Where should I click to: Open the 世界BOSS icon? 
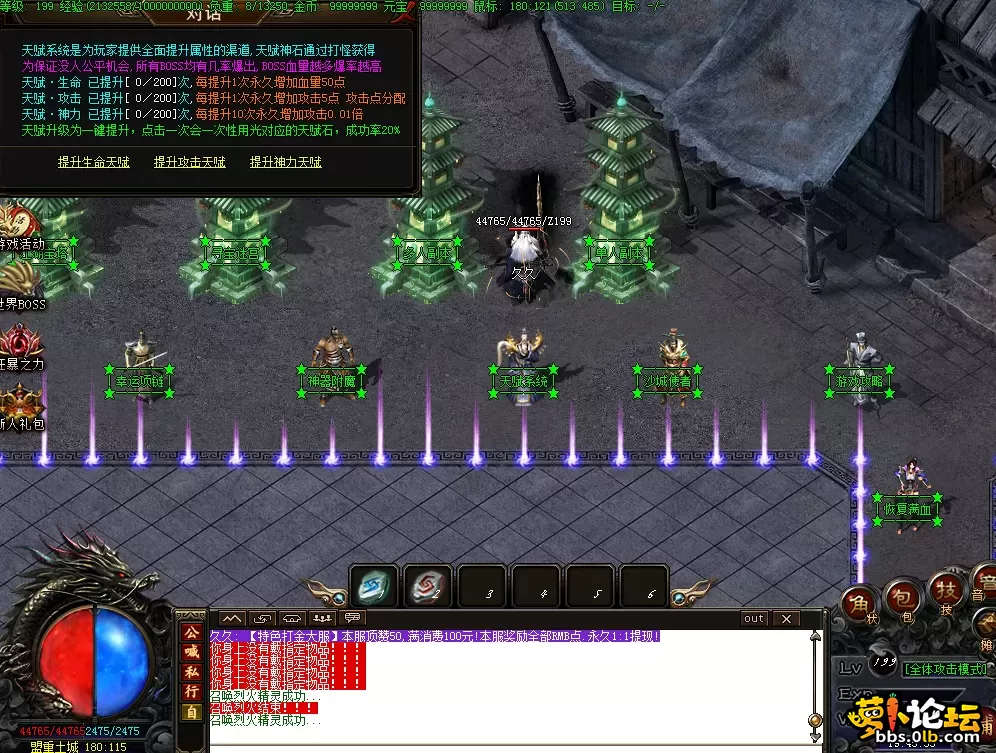(20, 285)
